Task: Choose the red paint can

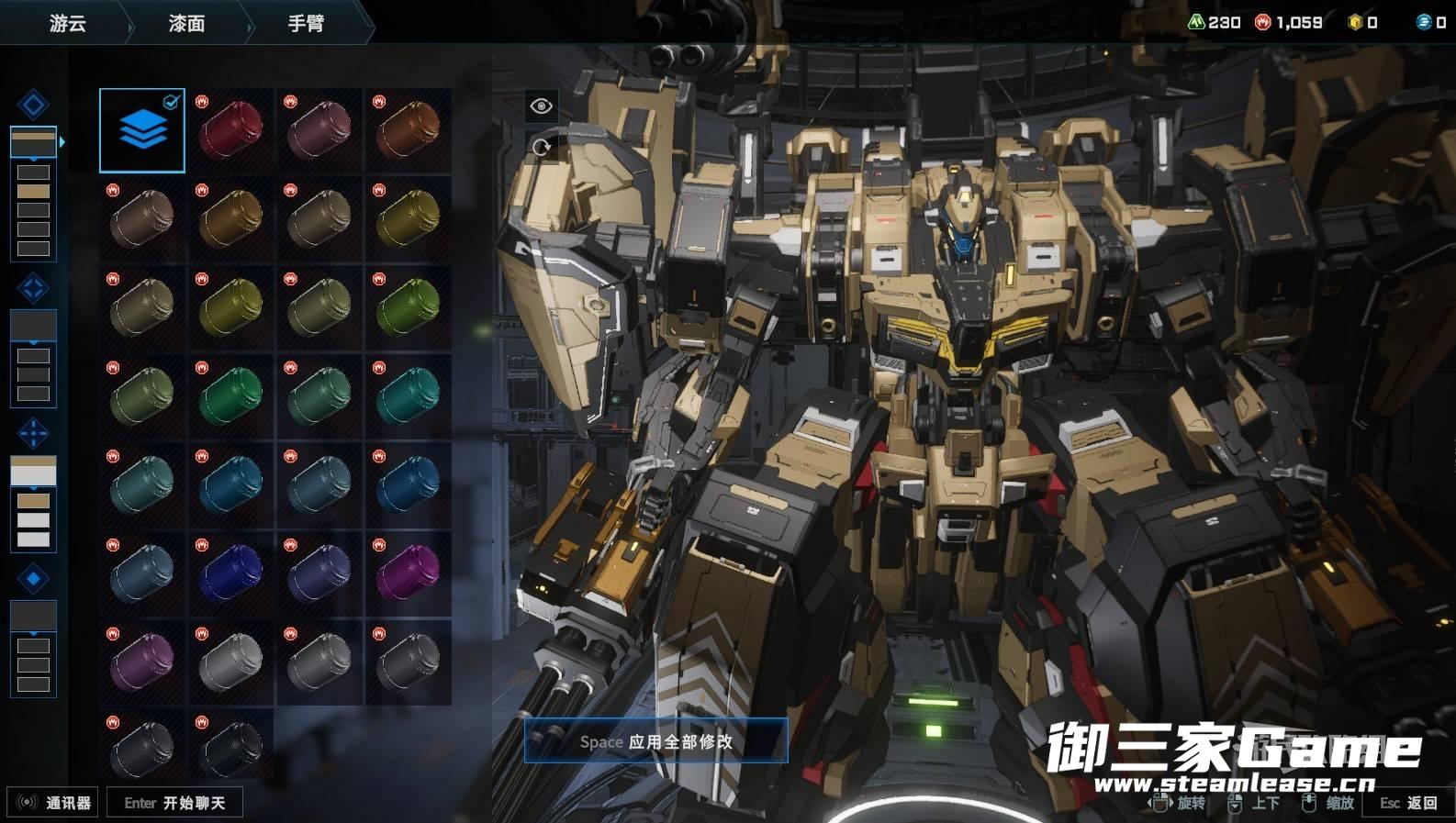Action: (x=230, y=130)
